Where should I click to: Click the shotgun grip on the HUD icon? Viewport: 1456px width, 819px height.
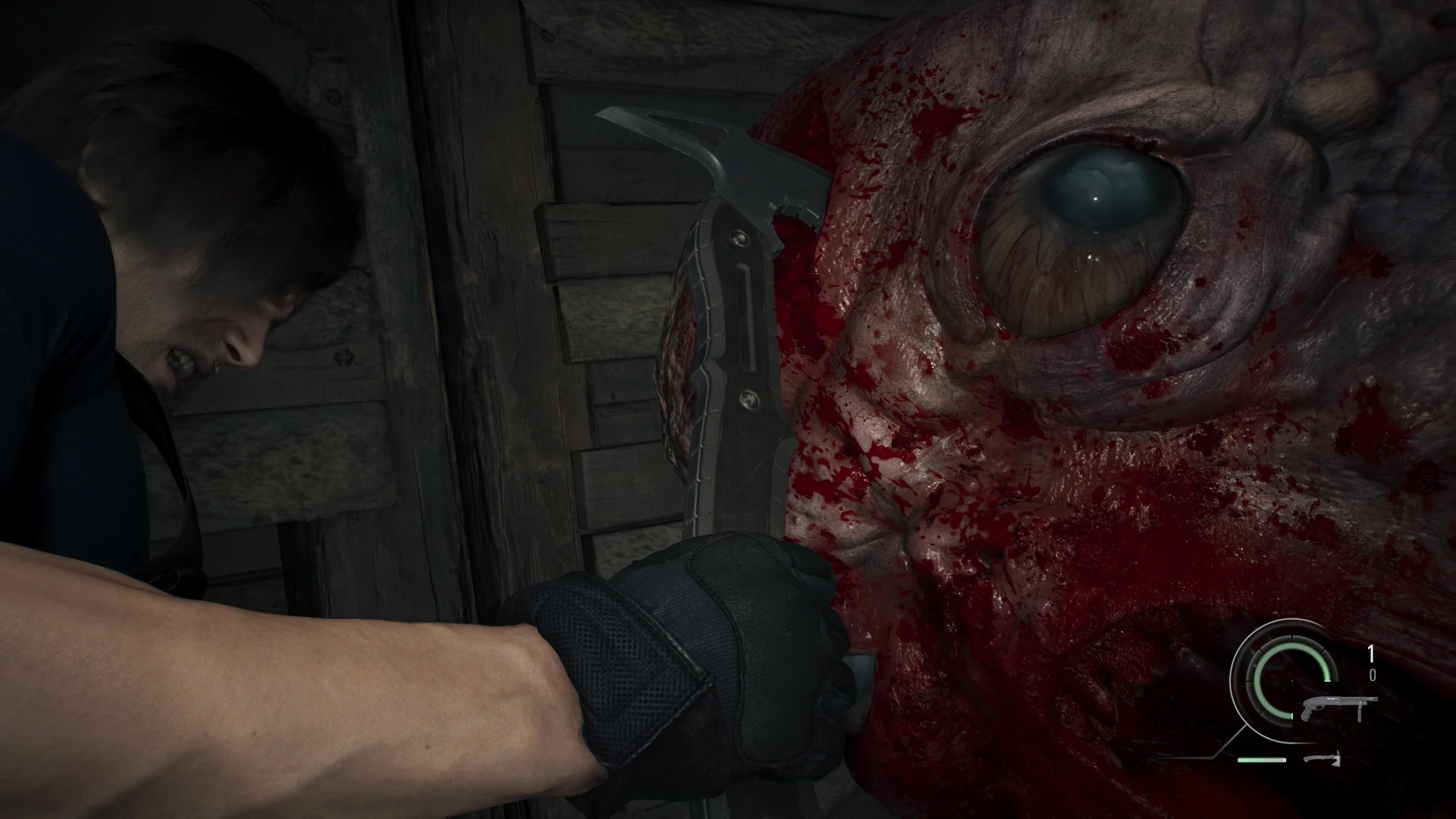coord(1306,712)
